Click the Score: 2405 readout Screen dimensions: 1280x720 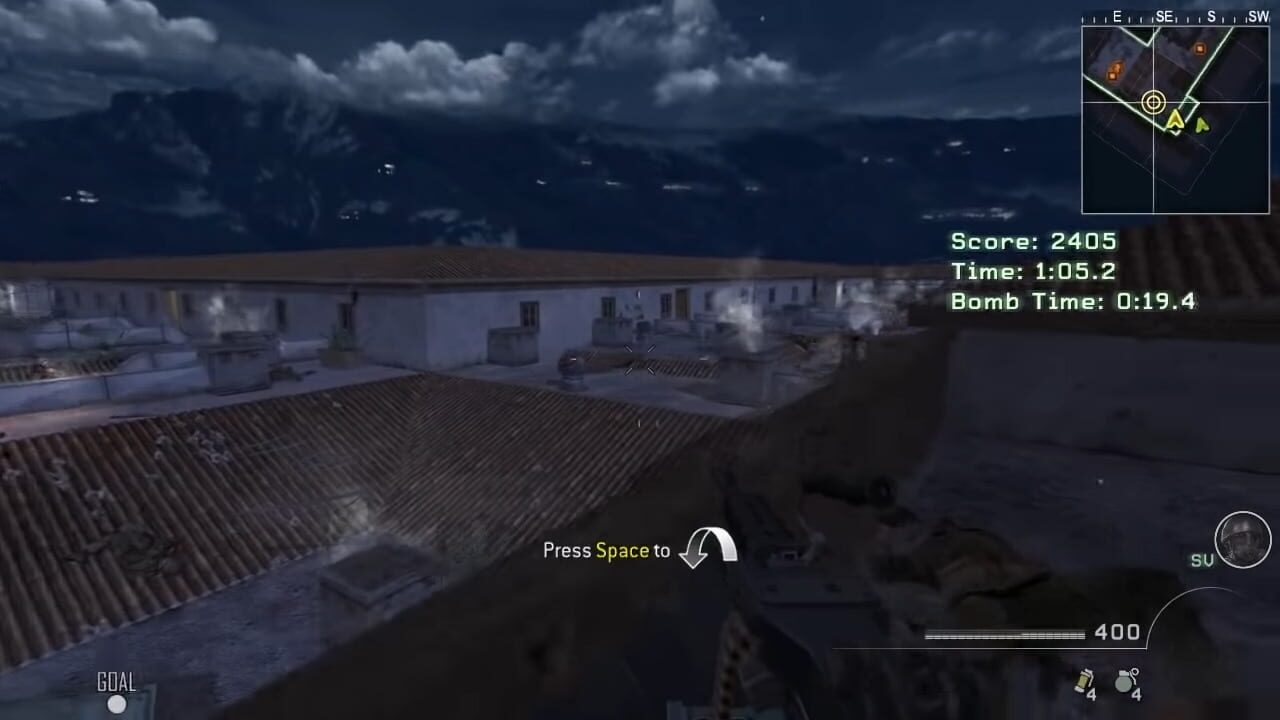1032,241
